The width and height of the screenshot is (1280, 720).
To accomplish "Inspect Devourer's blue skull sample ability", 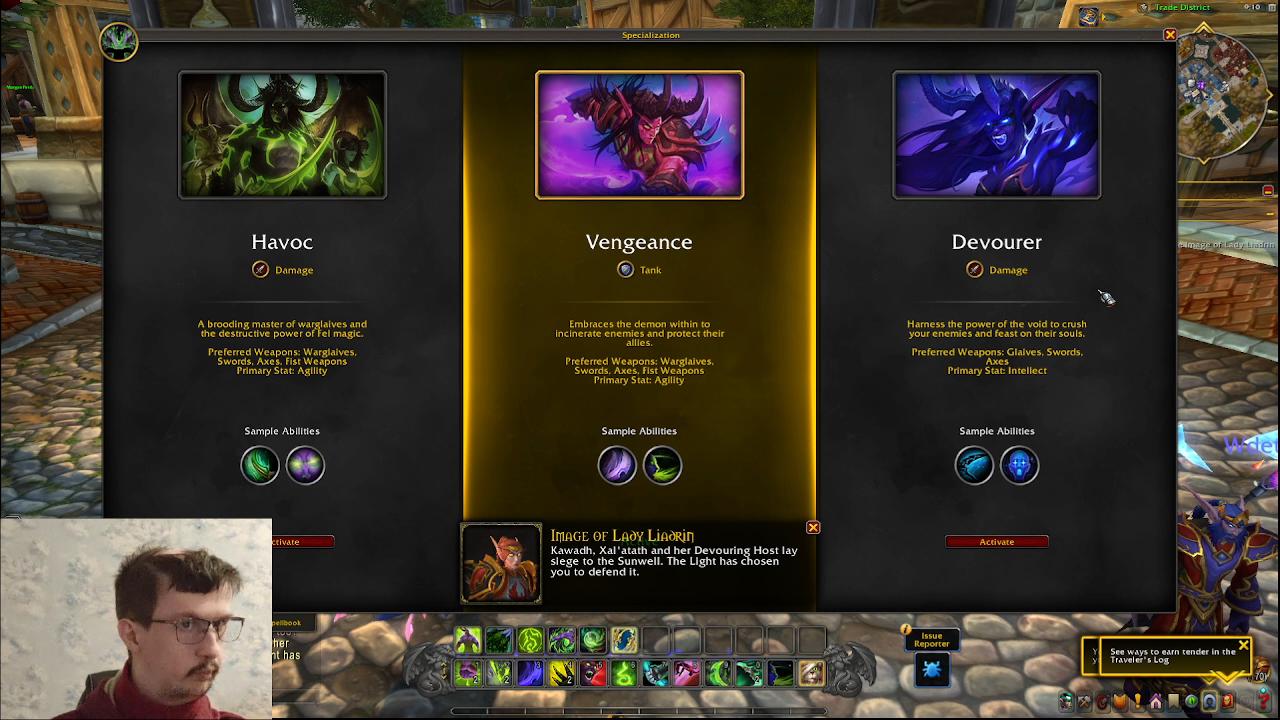I will coord(1019,465).
